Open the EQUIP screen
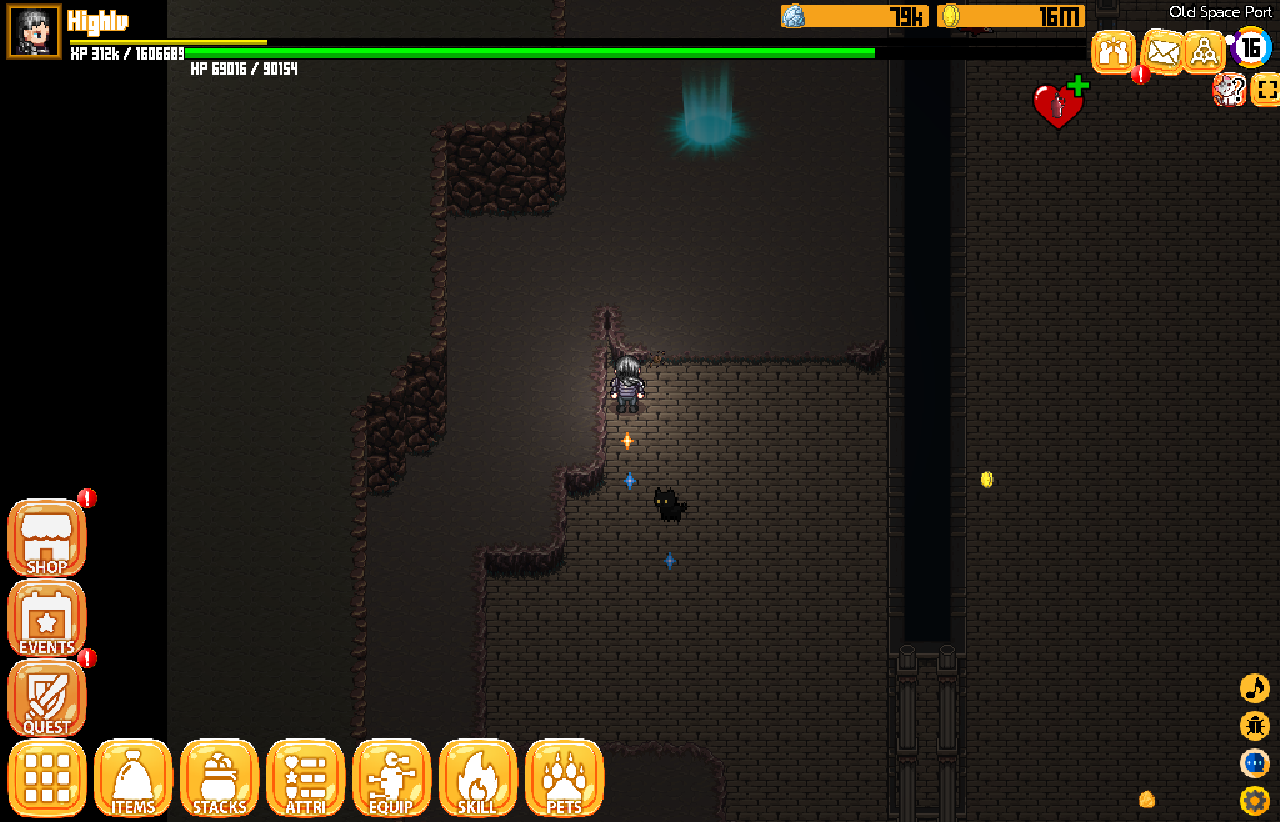 click(391, 778)
